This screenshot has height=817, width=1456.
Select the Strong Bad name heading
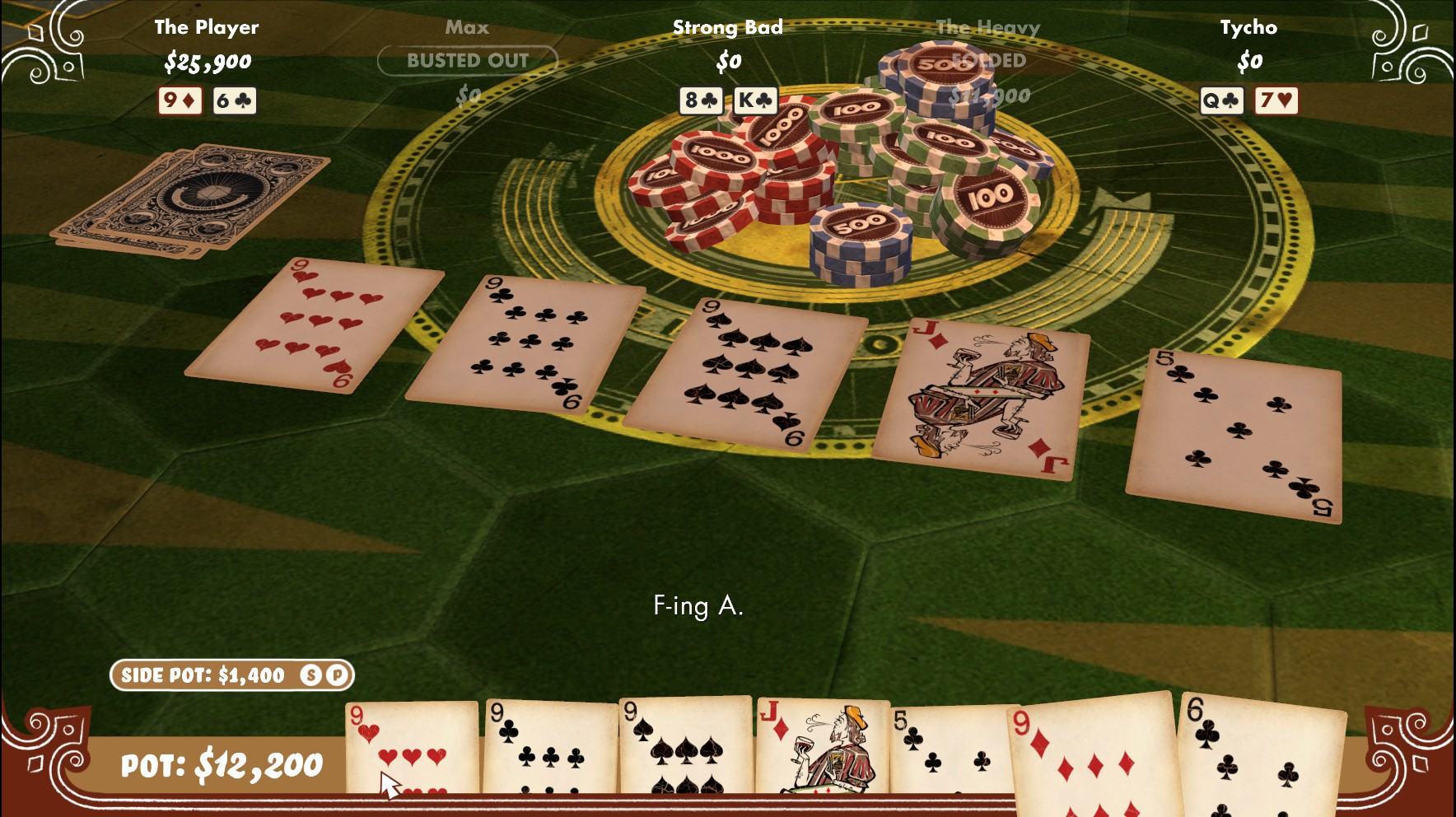click(726, 26)
